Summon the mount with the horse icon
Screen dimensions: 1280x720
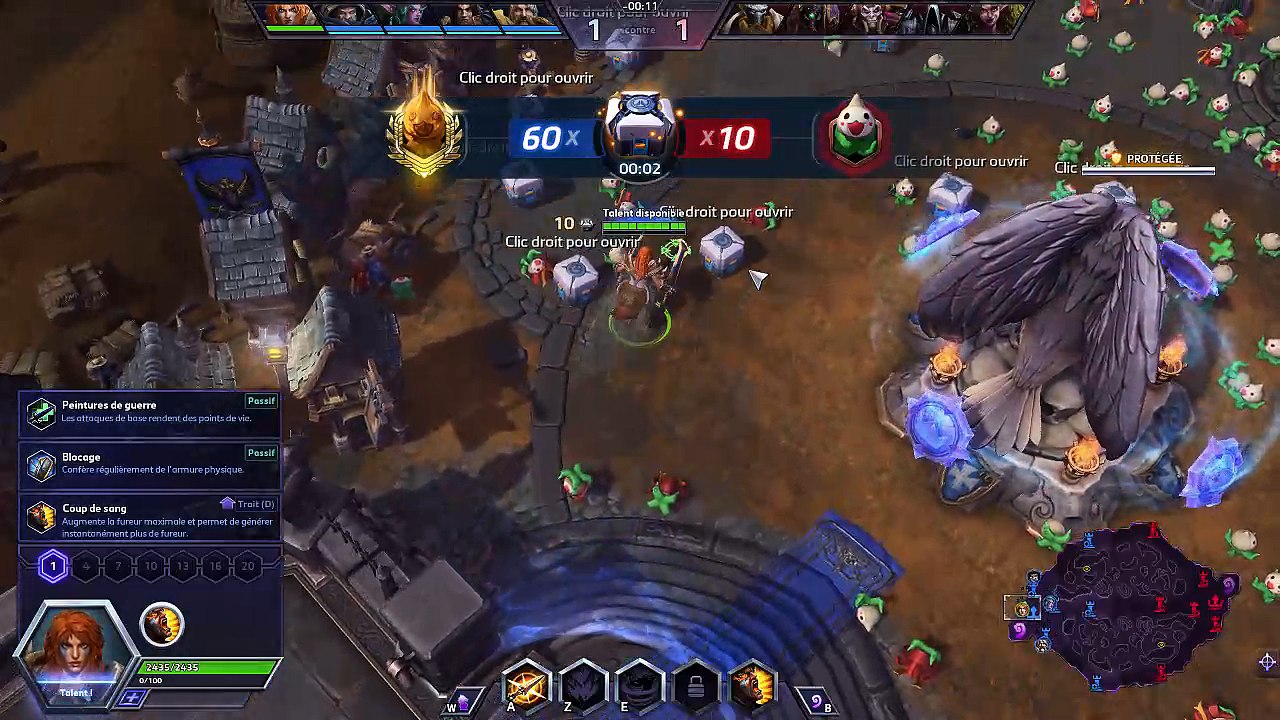(x=462, y=702)
